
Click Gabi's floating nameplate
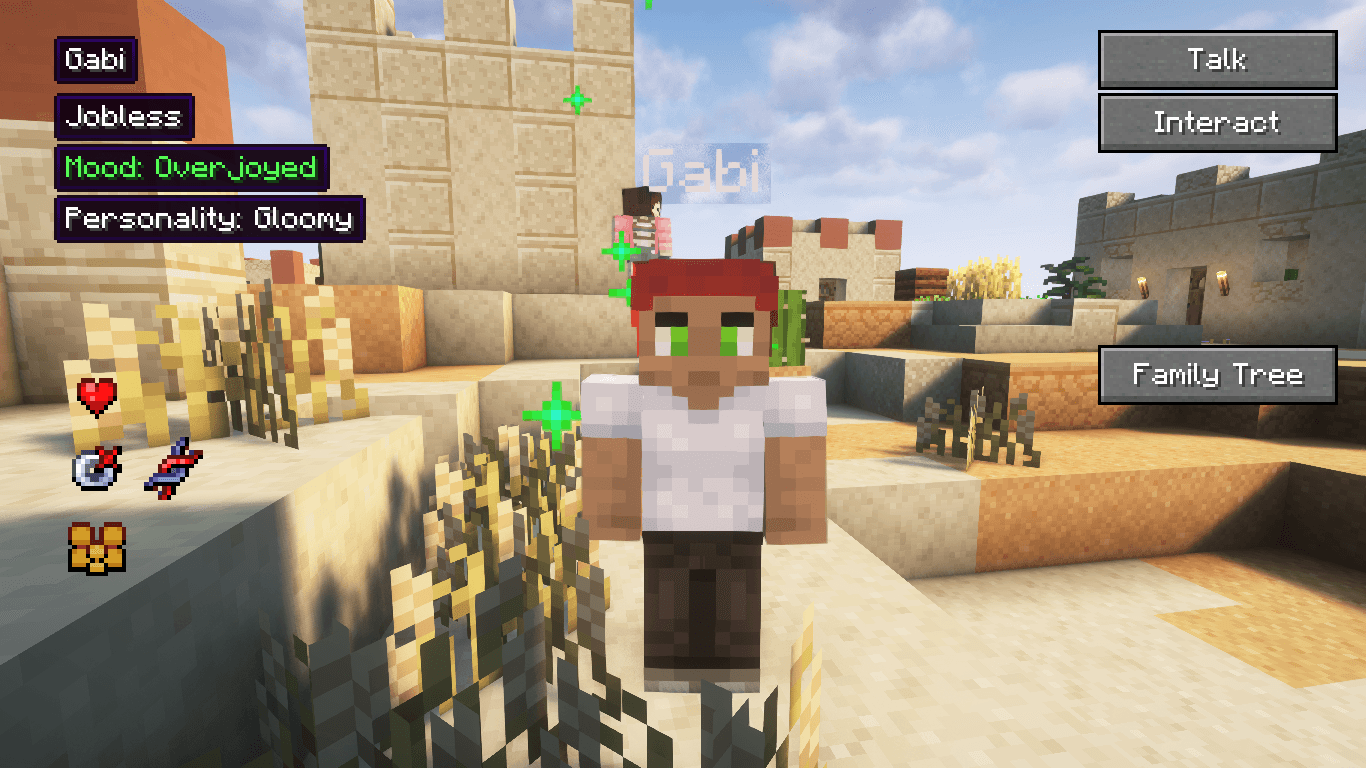700,170
